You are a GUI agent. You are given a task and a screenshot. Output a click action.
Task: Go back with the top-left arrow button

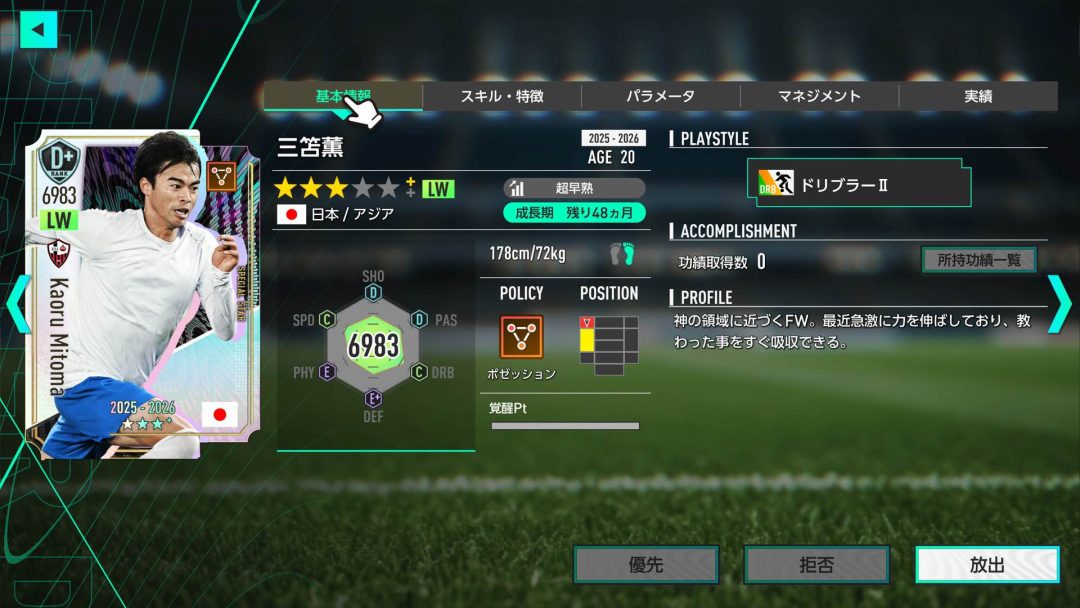pyautogui.click(x=39, y=29)
